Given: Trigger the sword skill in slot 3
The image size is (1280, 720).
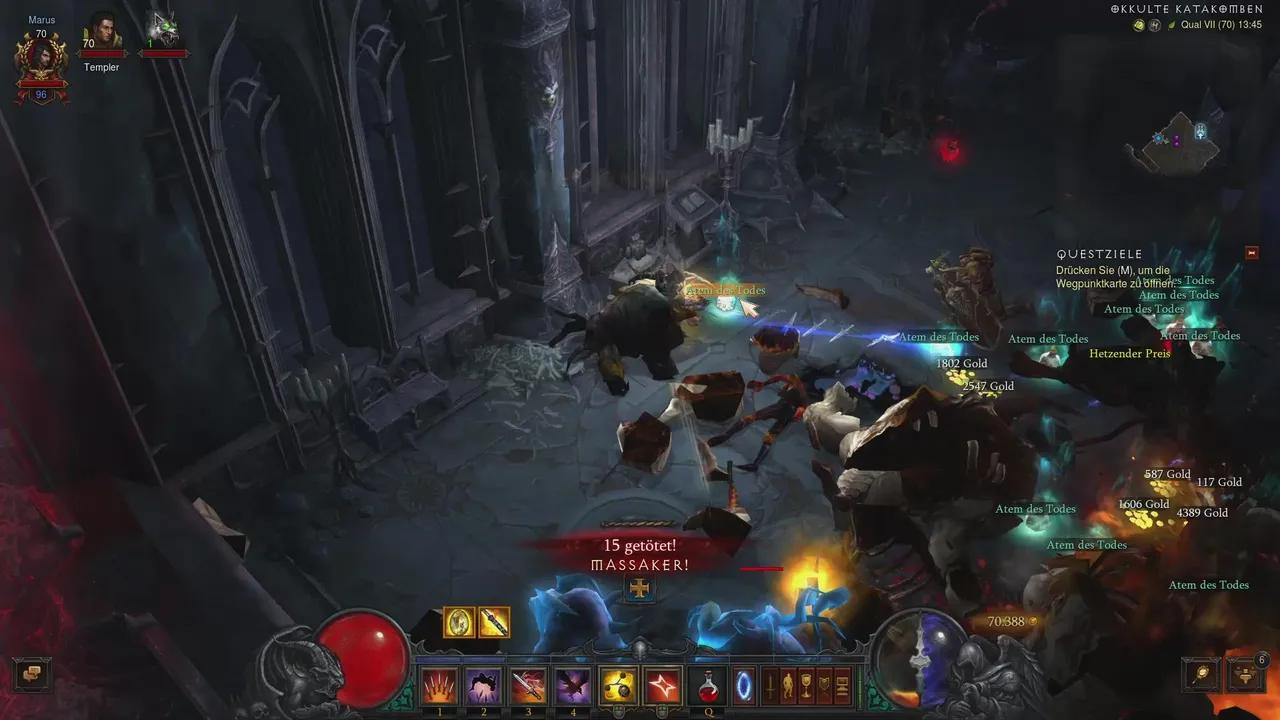Looking at the screenshot, I should pyautogui.click(x=529, y=685).
